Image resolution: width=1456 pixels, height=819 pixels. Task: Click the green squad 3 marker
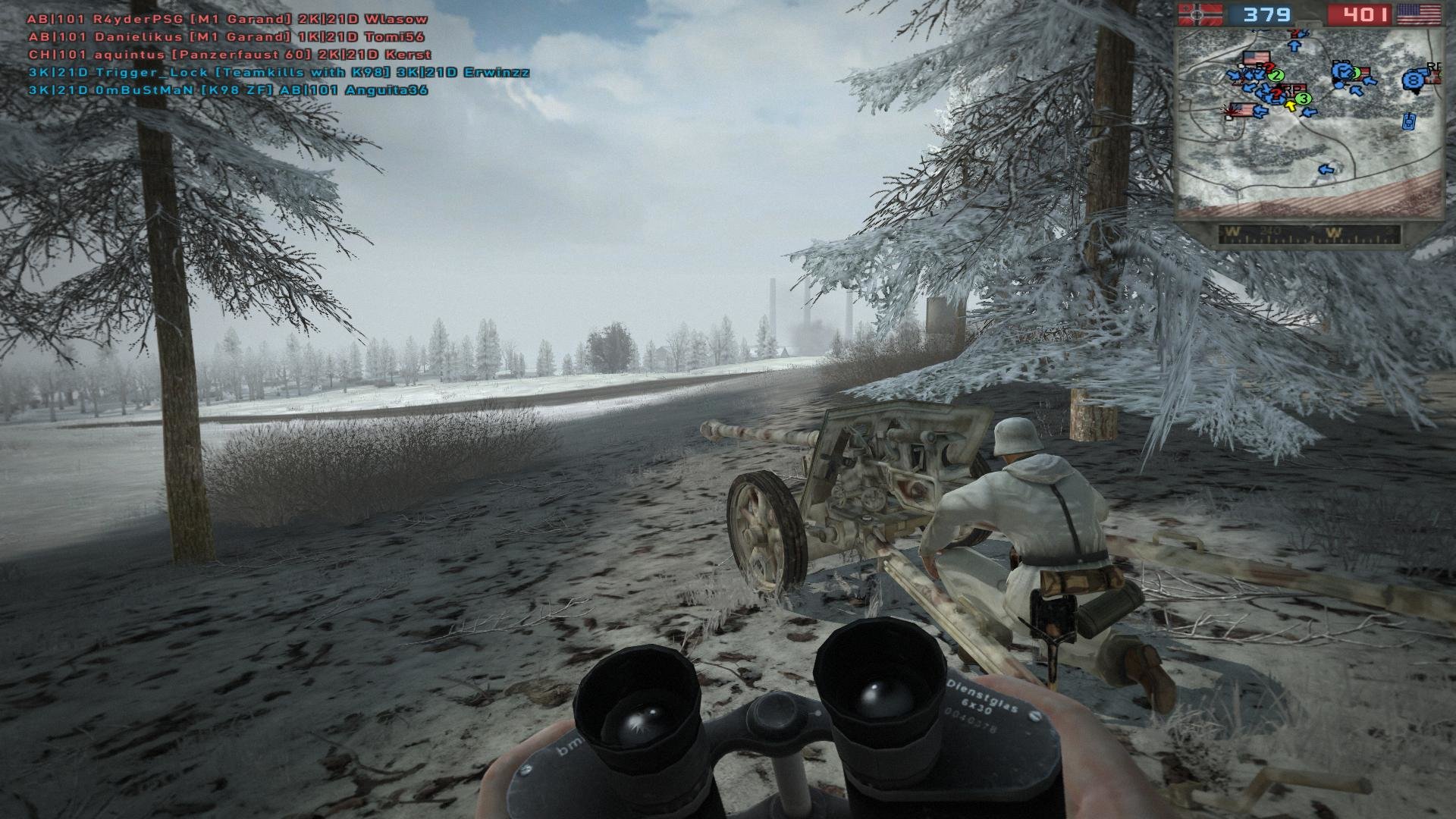(x=1303, y=98)
